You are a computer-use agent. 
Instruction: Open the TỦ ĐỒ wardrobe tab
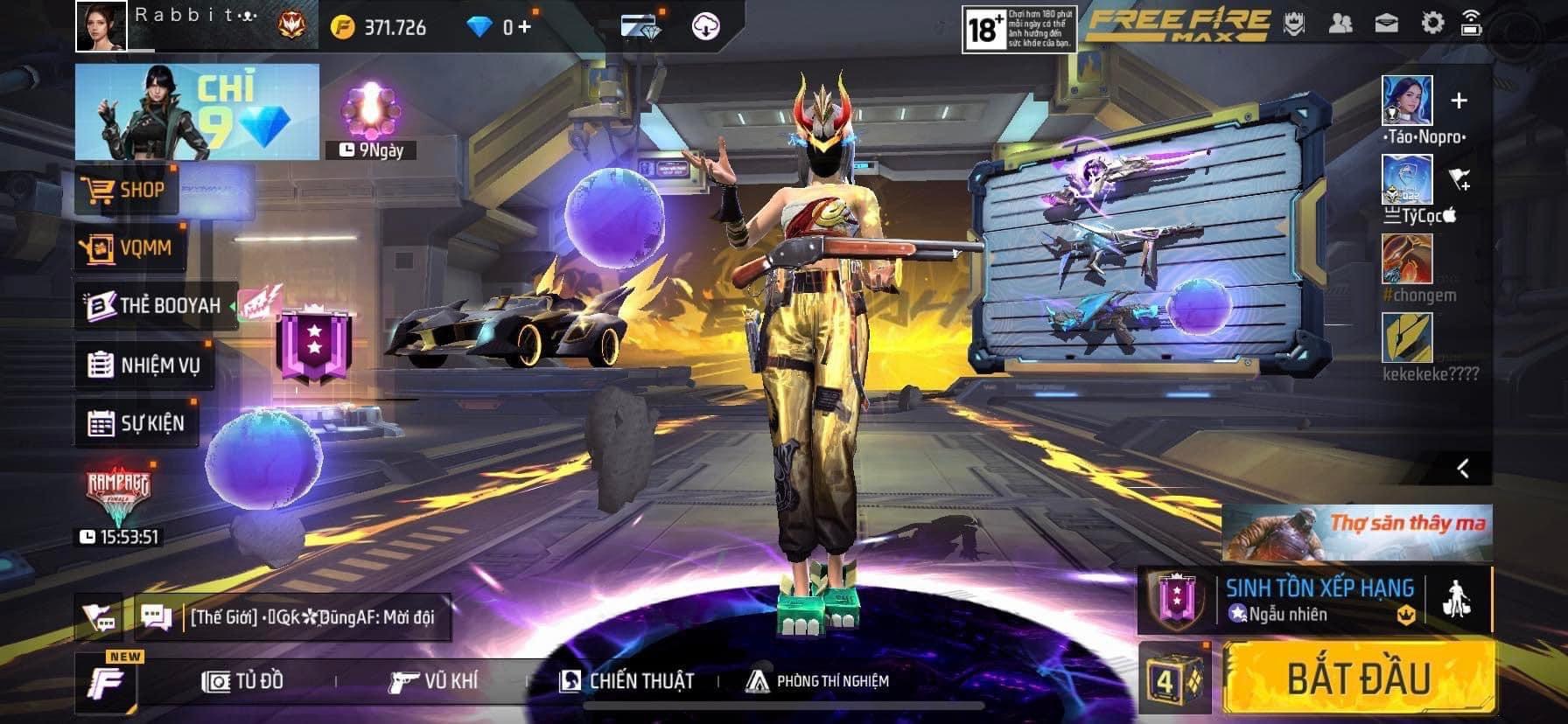click(243, 681)
